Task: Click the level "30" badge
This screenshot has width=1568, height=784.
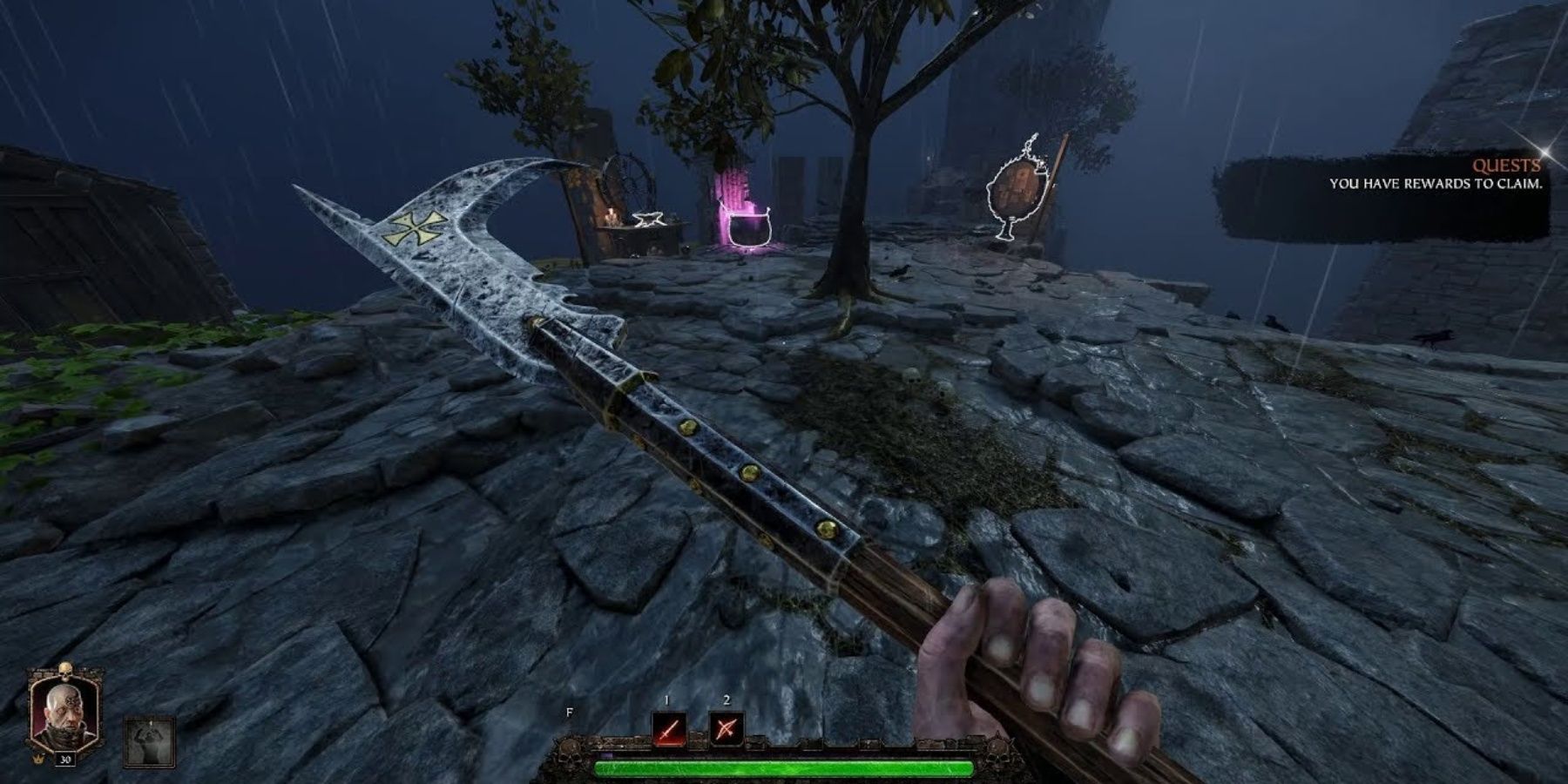Action: [65, 760]
